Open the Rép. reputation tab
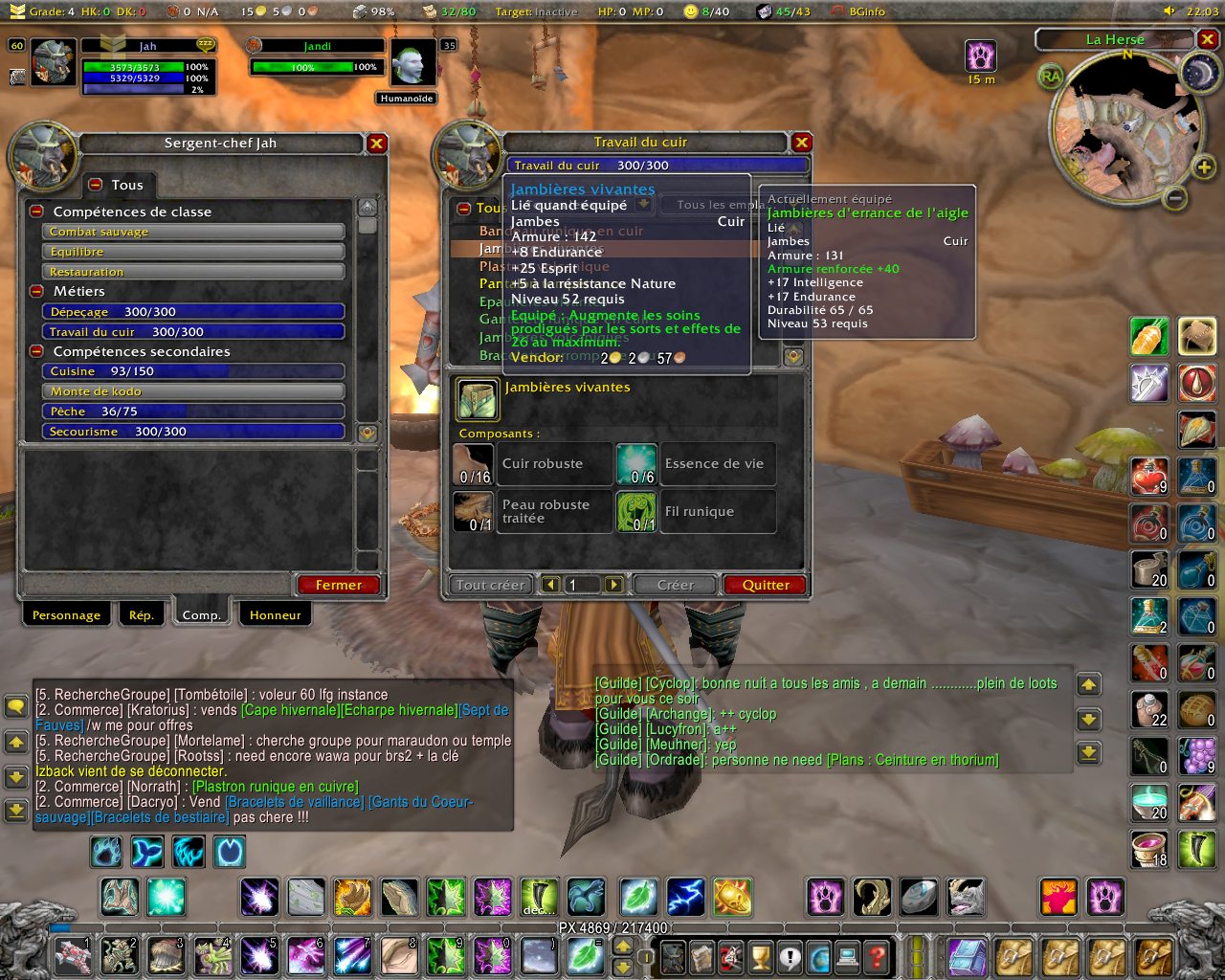 (x=142, y=615)
